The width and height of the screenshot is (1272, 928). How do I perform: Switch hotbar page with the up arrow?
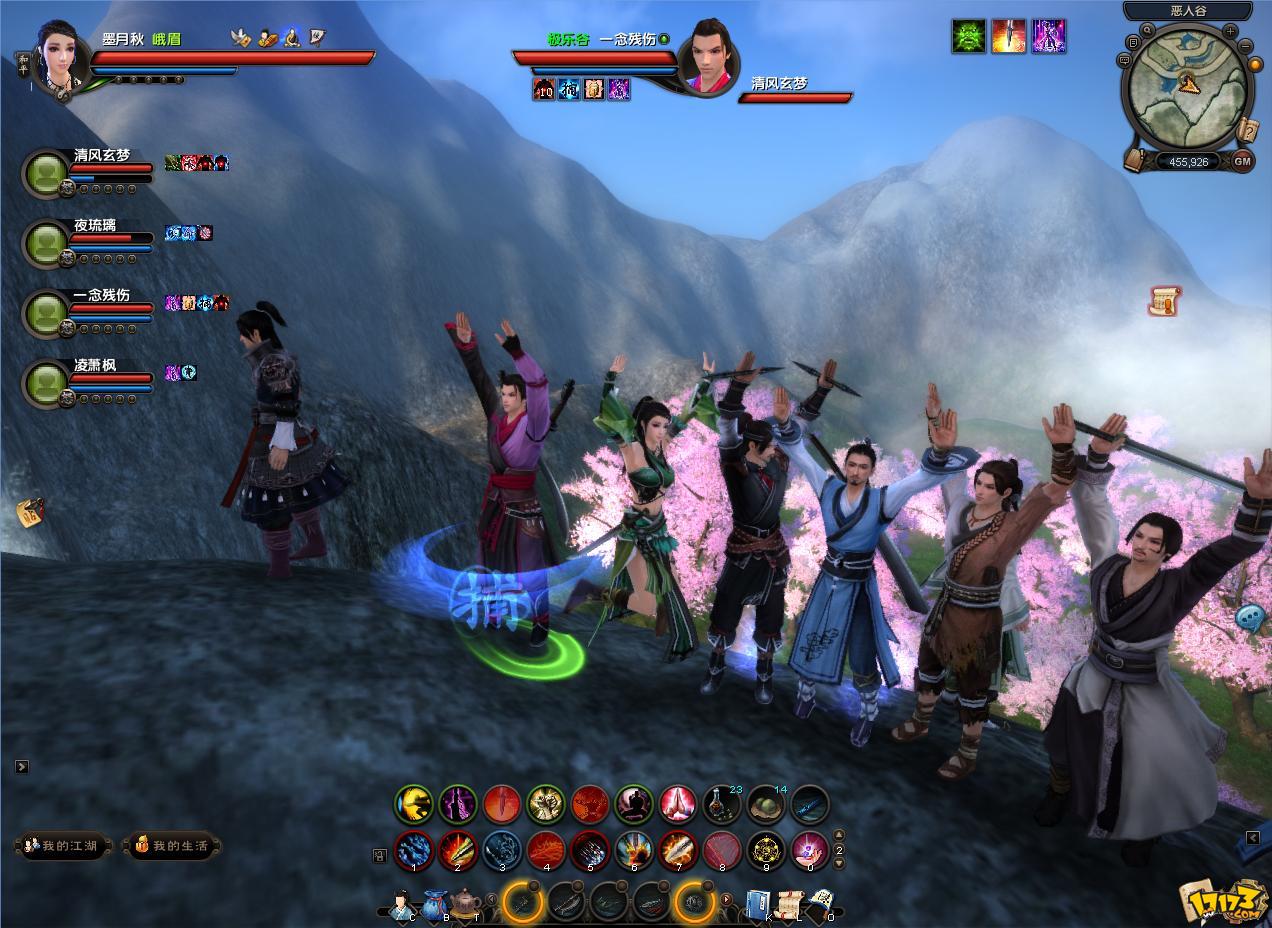tap(839, 835)
